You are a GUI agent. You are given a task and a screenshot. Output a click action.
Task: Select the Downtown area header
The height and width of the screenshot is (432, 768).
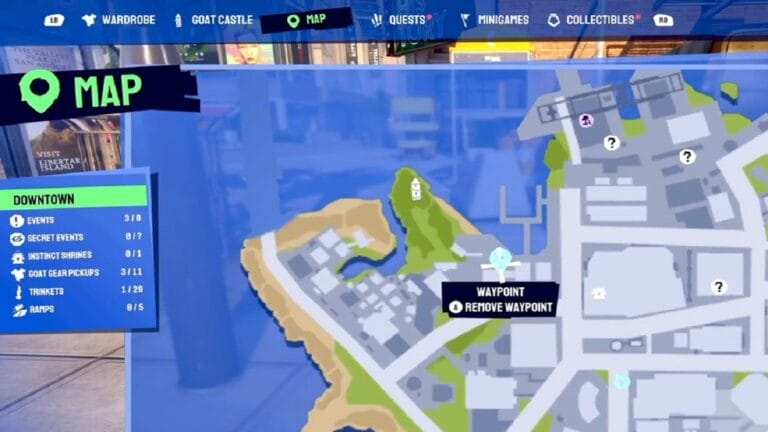point(74,198)
